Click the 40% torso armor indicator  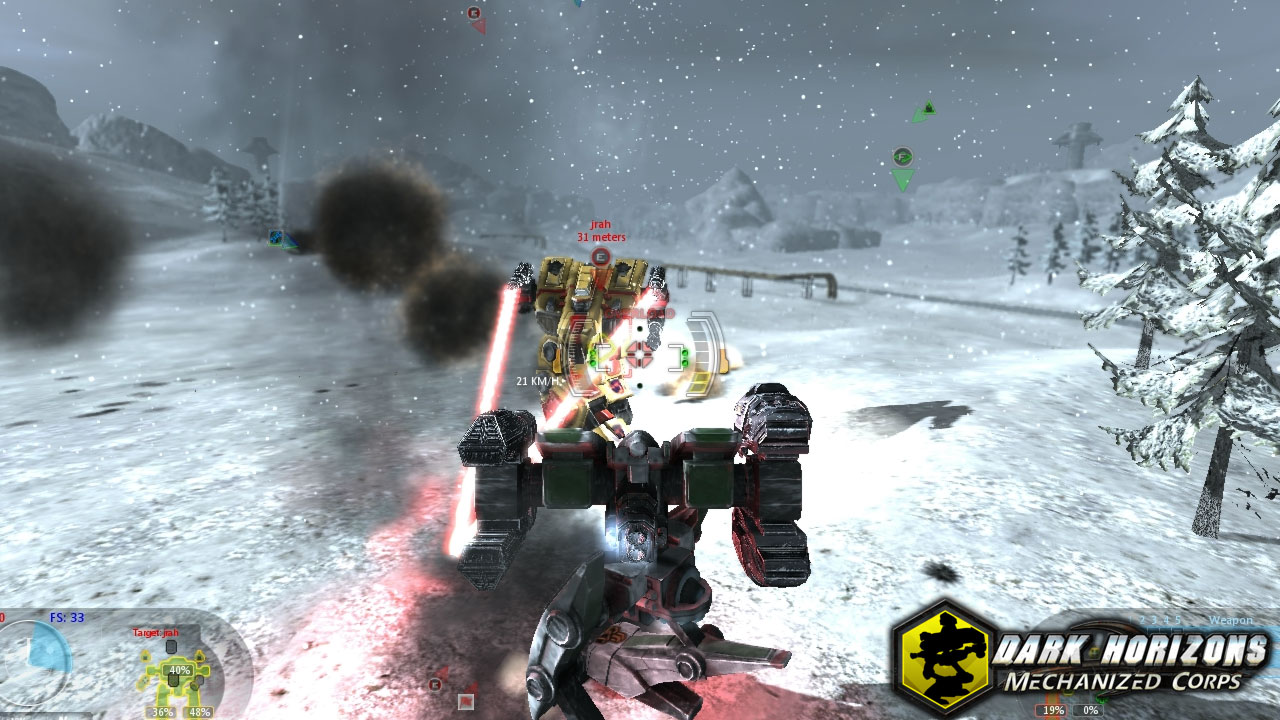click(x=180, y=670)
